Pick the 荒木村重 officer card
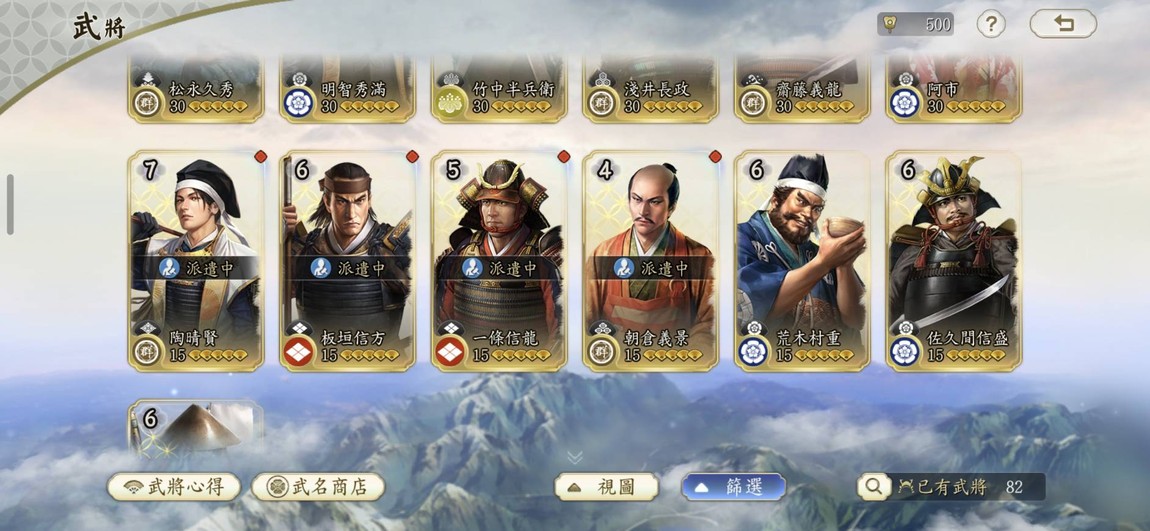Image resolution: width=1150 pixels, height=531 pixels. click(x=802, y=260)
